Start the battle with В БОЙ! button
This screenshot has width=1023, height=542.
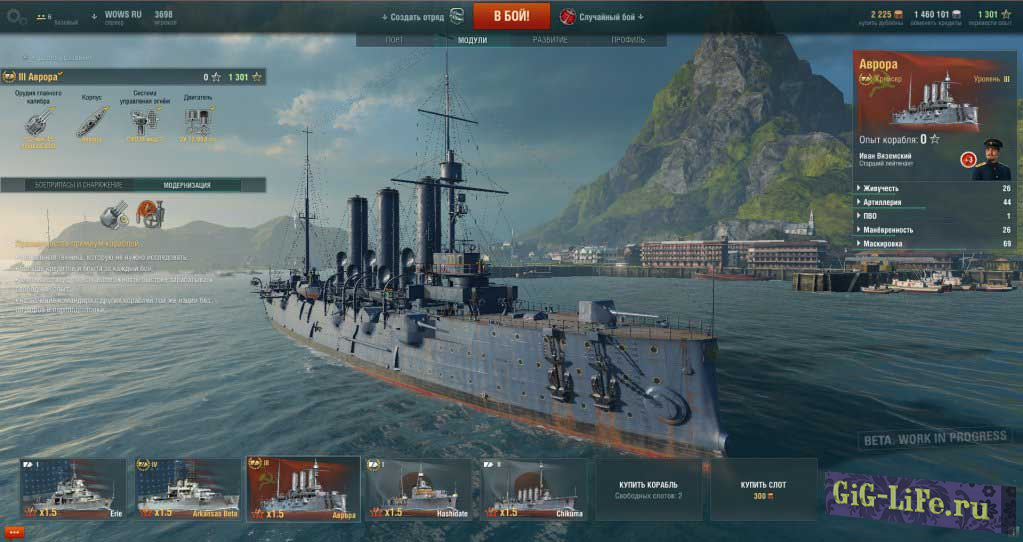[x=510, y=16]
